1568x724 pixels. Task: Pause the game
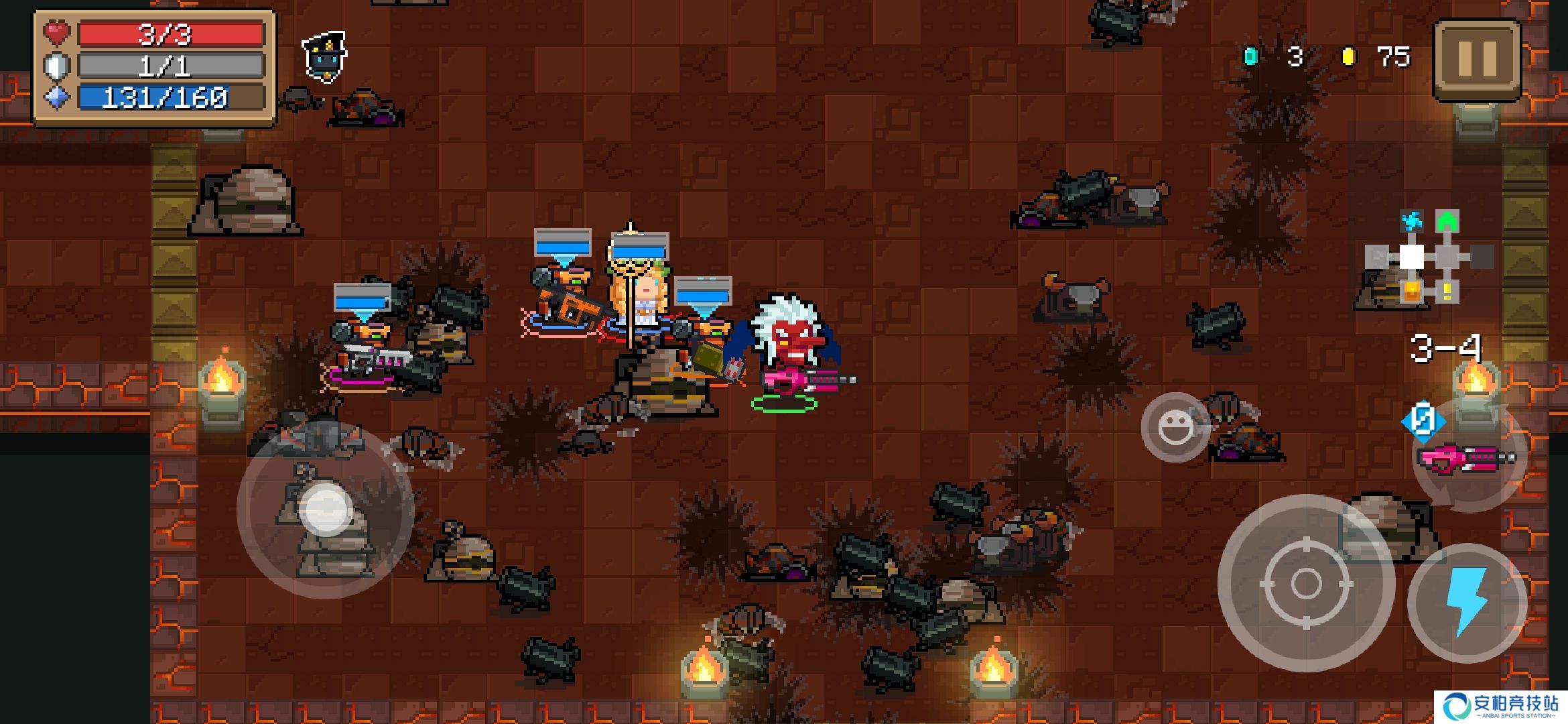1477,59
